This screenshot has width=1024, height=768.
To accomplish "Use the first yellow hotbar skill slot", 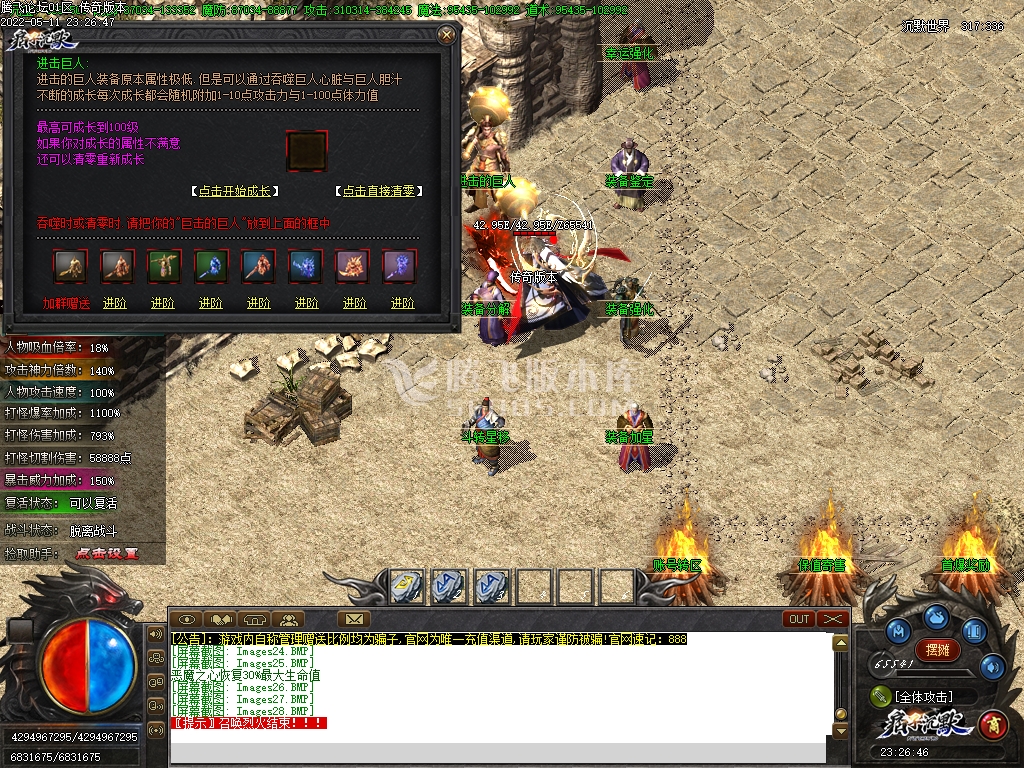I will tap(404, 586).
